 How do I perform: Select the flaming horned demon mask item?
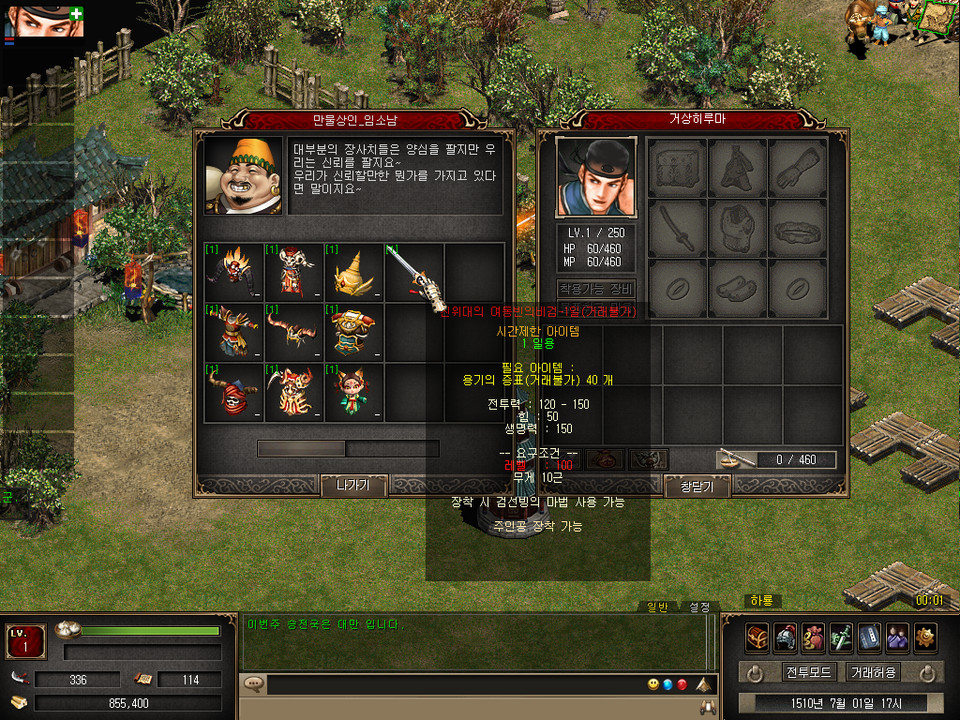(x=234, y=271)
